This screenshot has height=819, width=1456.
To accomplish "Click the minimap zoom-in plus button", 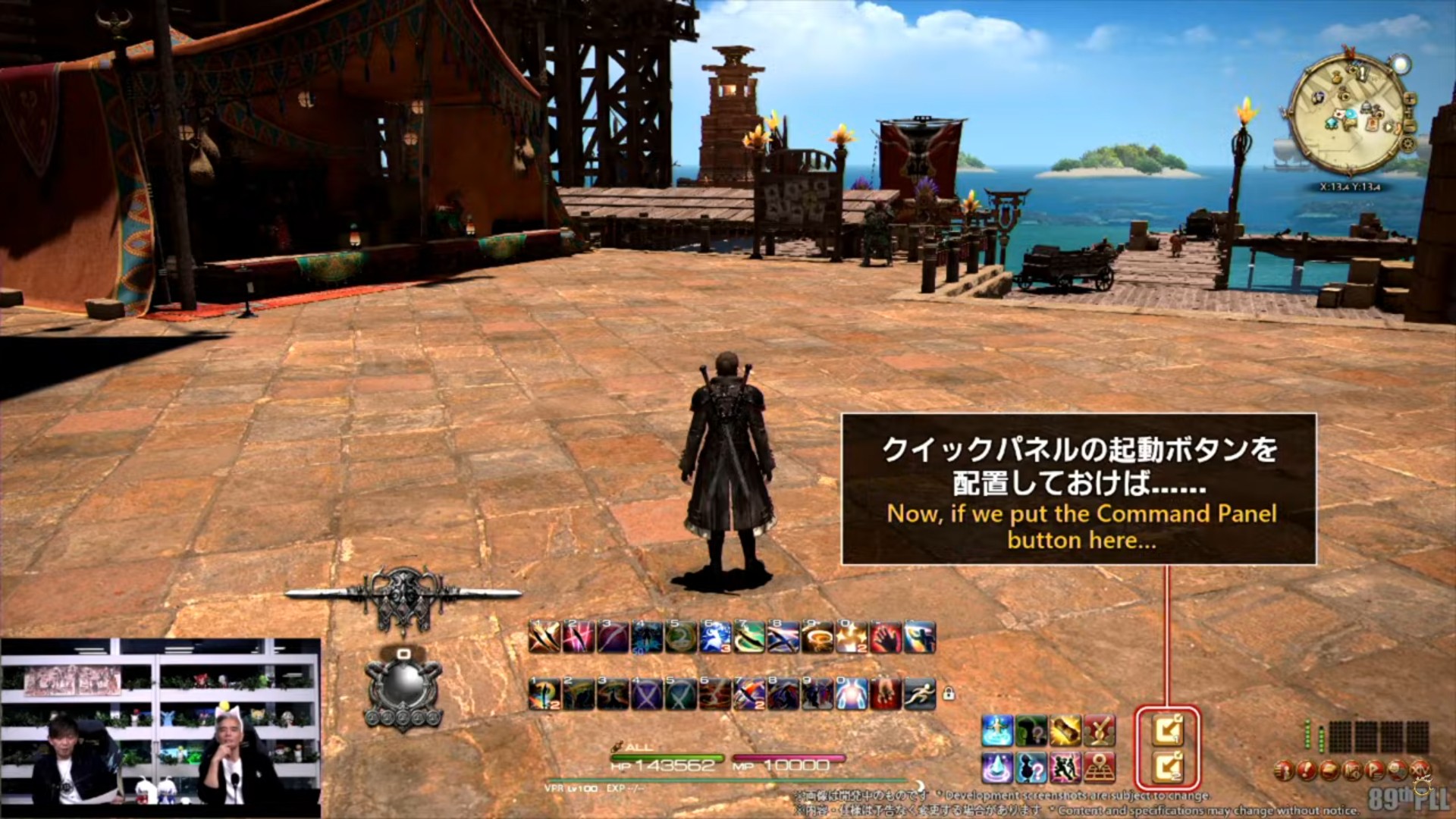I will pos(1410,99).
